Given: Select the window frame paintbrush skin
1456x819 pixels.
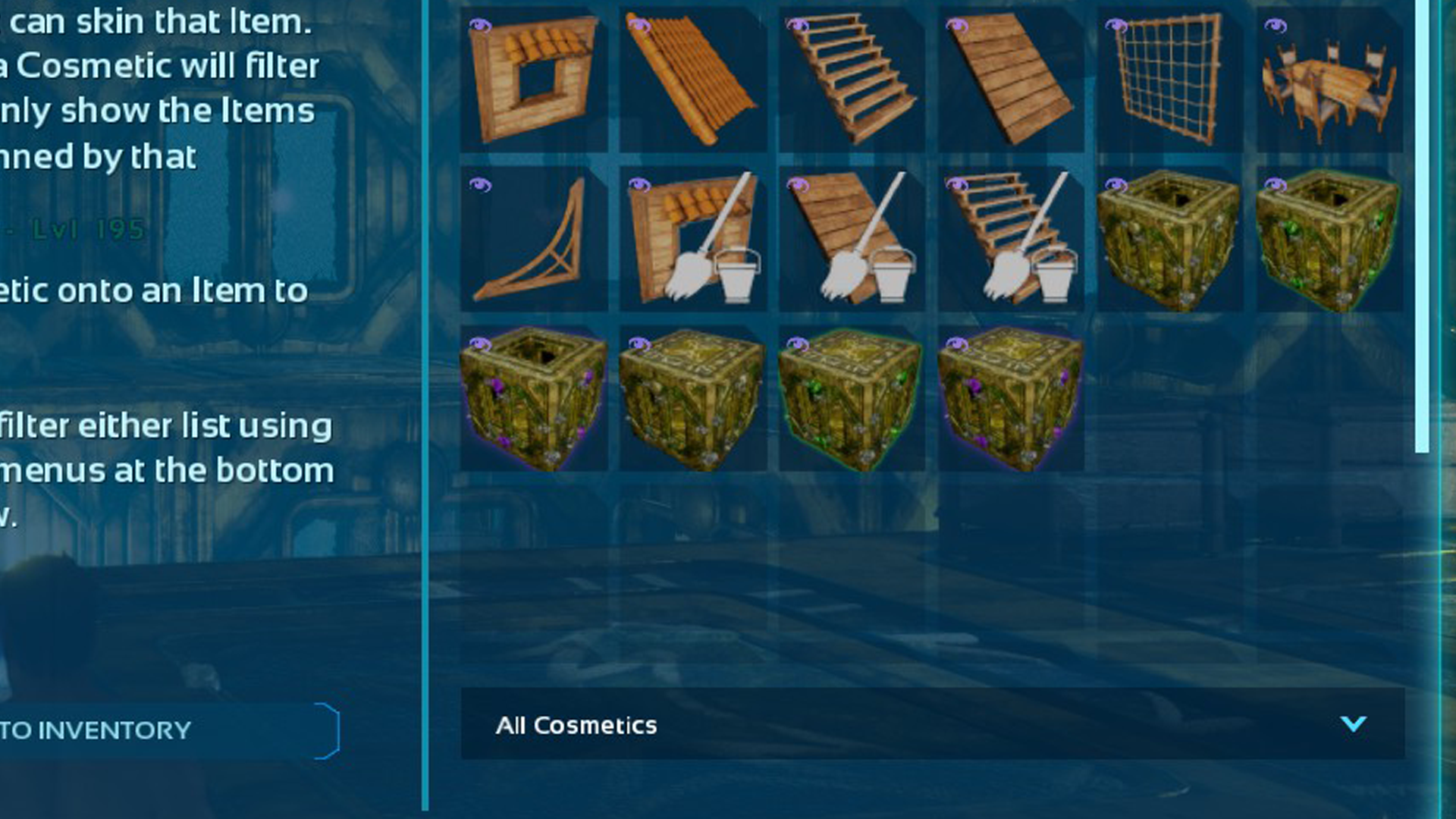Looking at the screenshot, I should (x=694, y=243).
